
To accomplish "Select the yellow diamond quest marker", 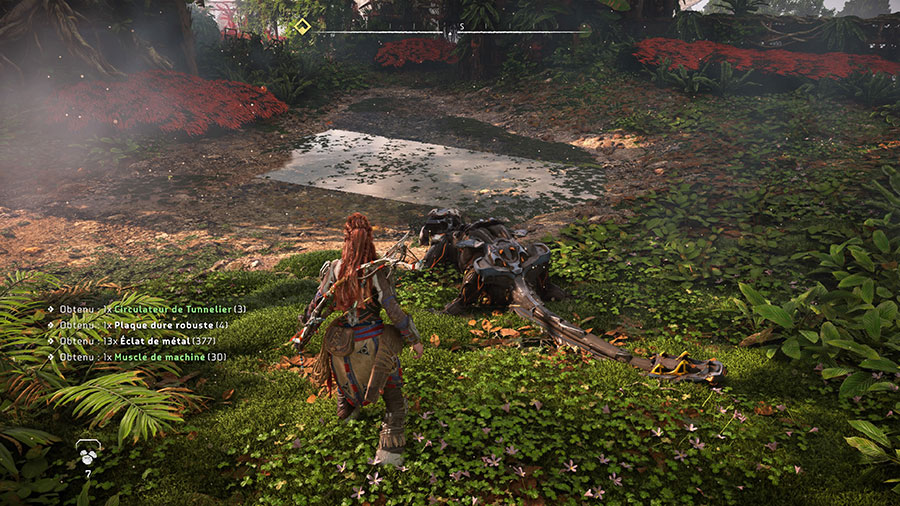I will 302,27.
